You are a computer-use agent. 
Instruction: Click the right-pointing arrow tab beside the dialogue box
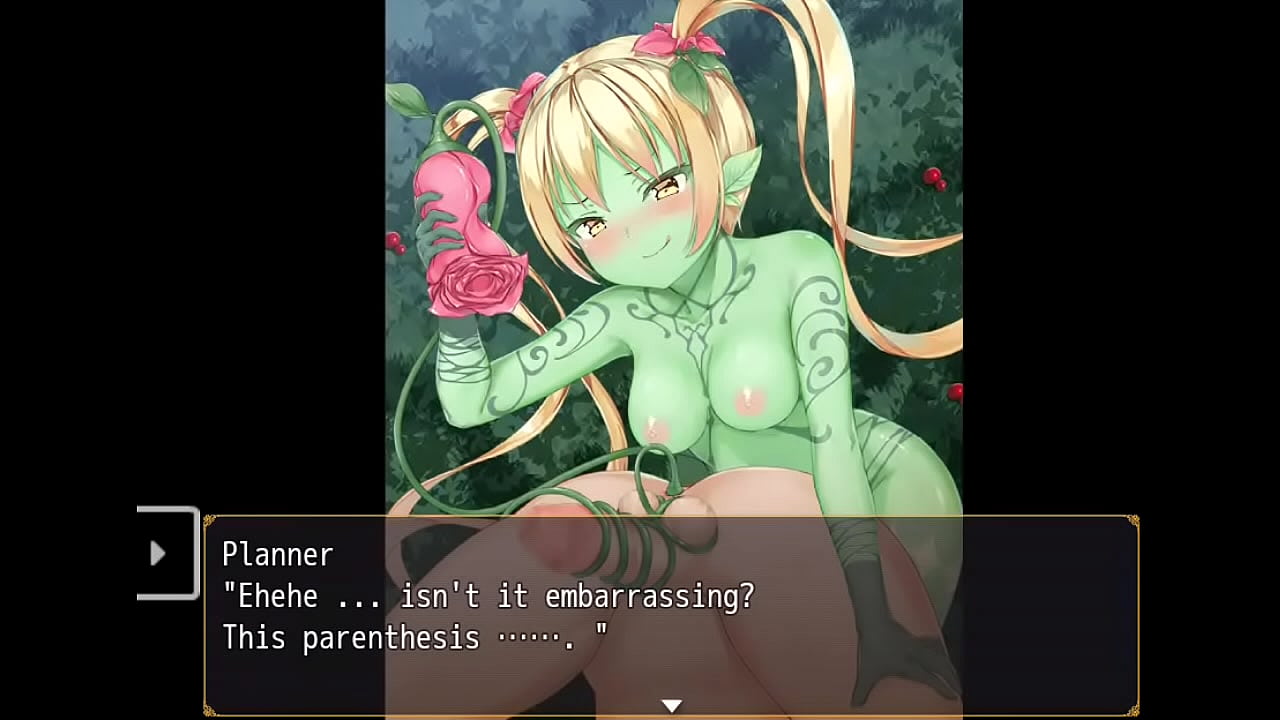click(x=159, y=553)
